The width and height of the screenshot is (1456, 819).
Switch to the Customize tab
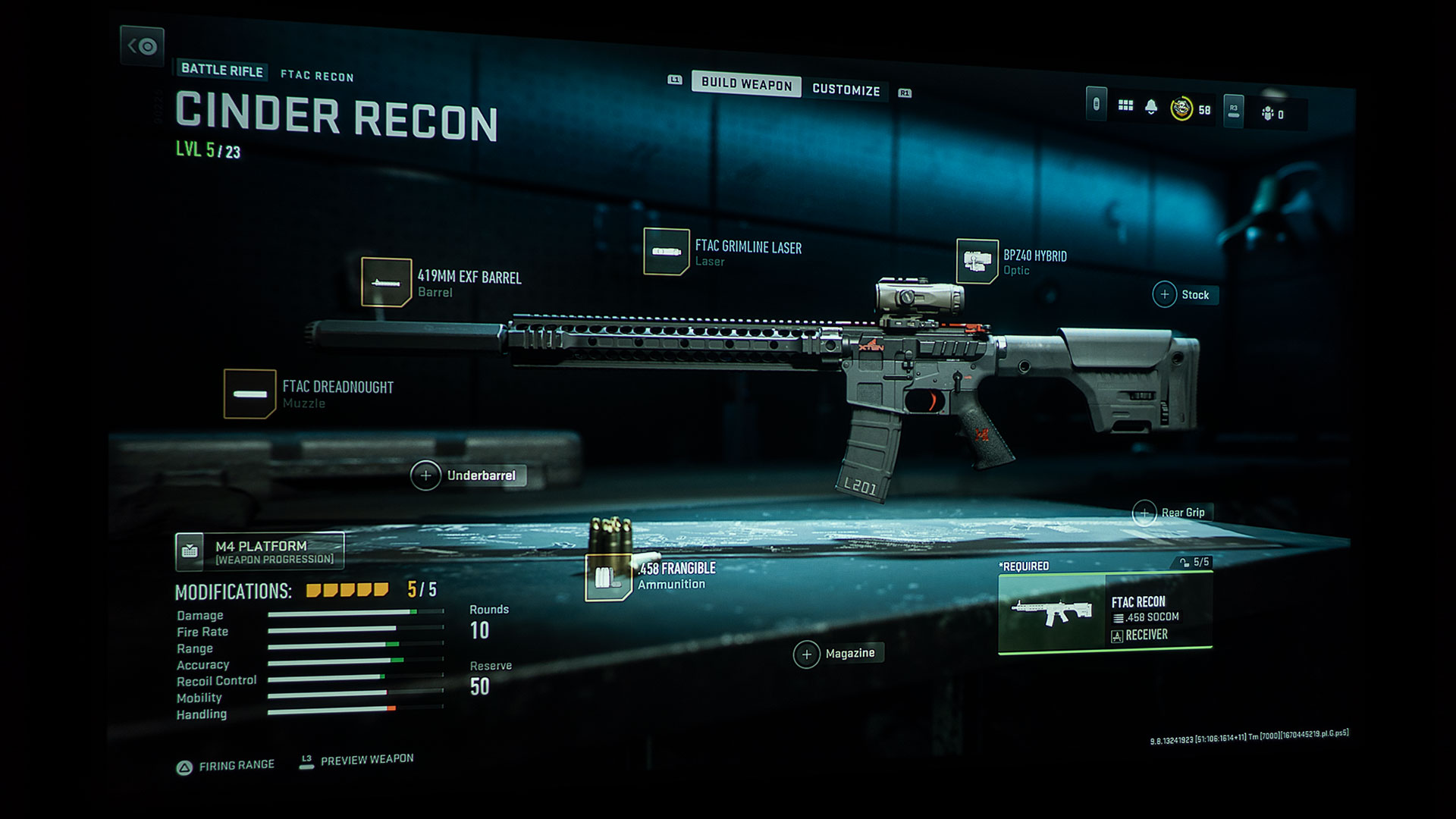(x=846, y=89)
